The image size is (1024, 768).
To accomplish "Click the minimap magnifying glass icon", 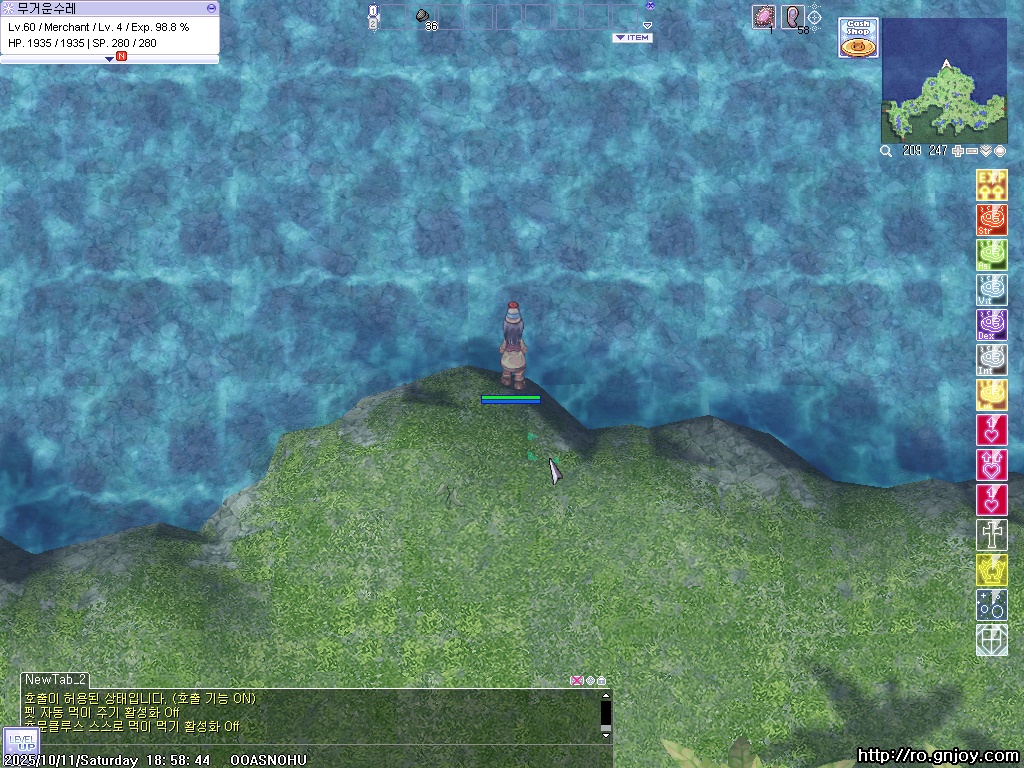I will [x=886, y=151].
